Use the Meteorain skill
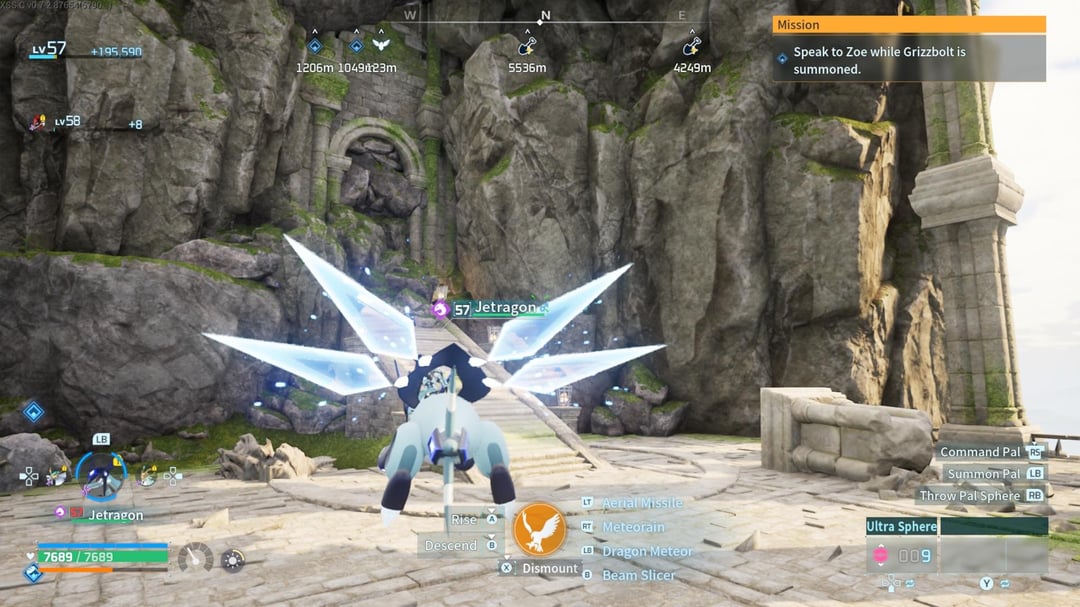 pos(633,527)
